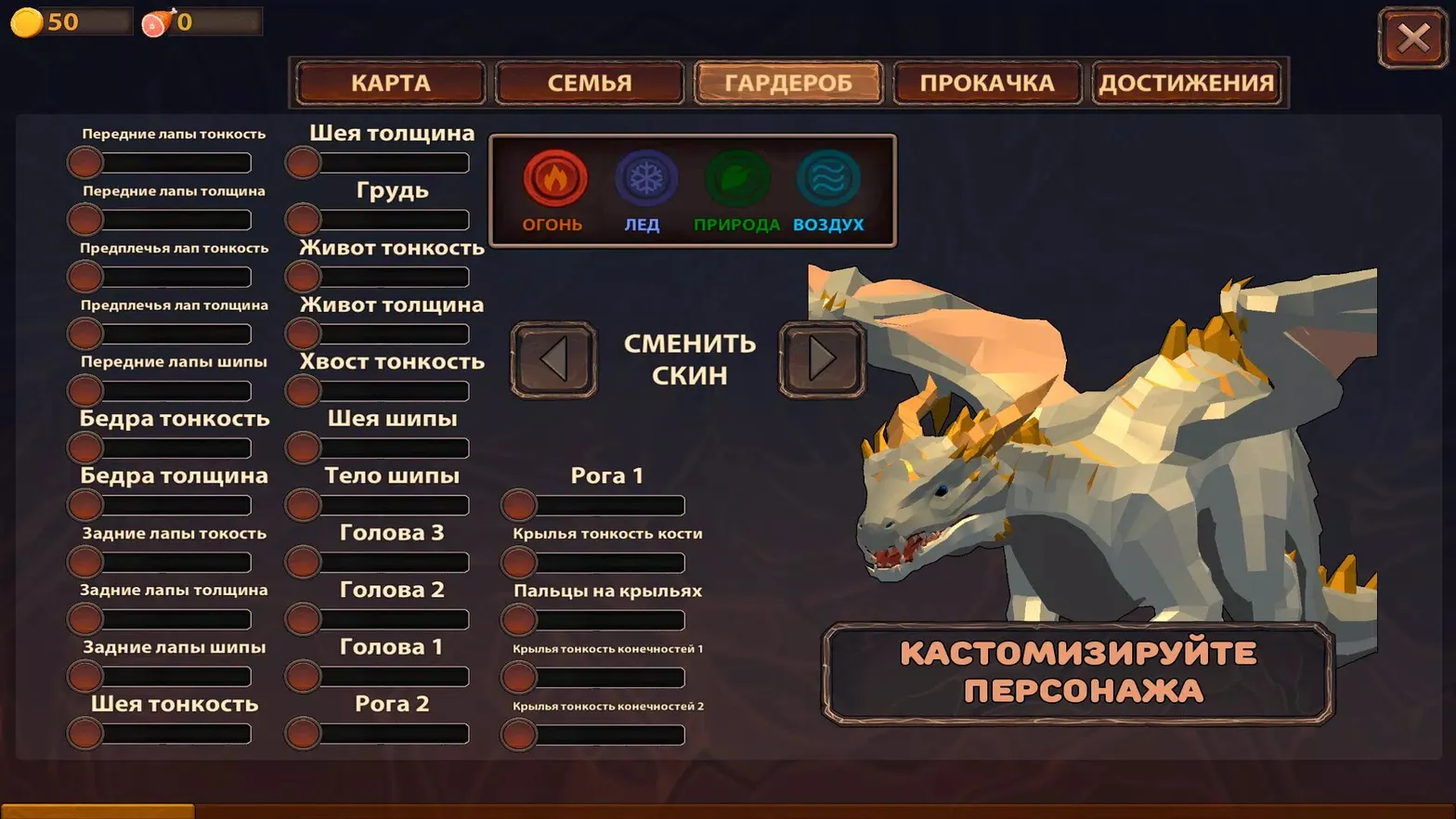This screenshot has width=1456, height=819.
Task: Switch to the КАРТА tab
Action: click(x=389, y=83)
